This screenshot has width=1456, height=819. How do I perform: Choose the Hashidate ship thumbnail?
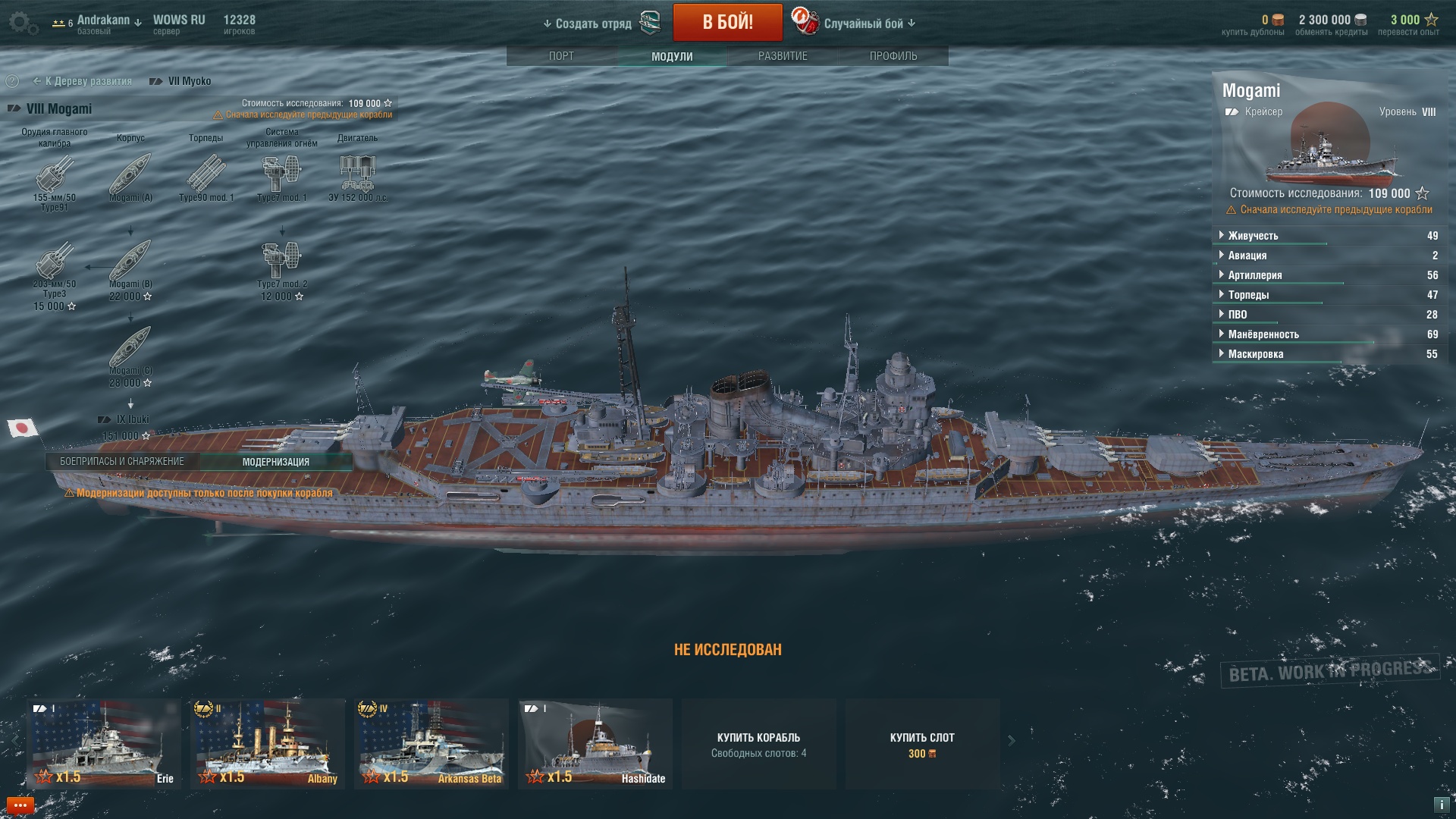coord(595,743)
